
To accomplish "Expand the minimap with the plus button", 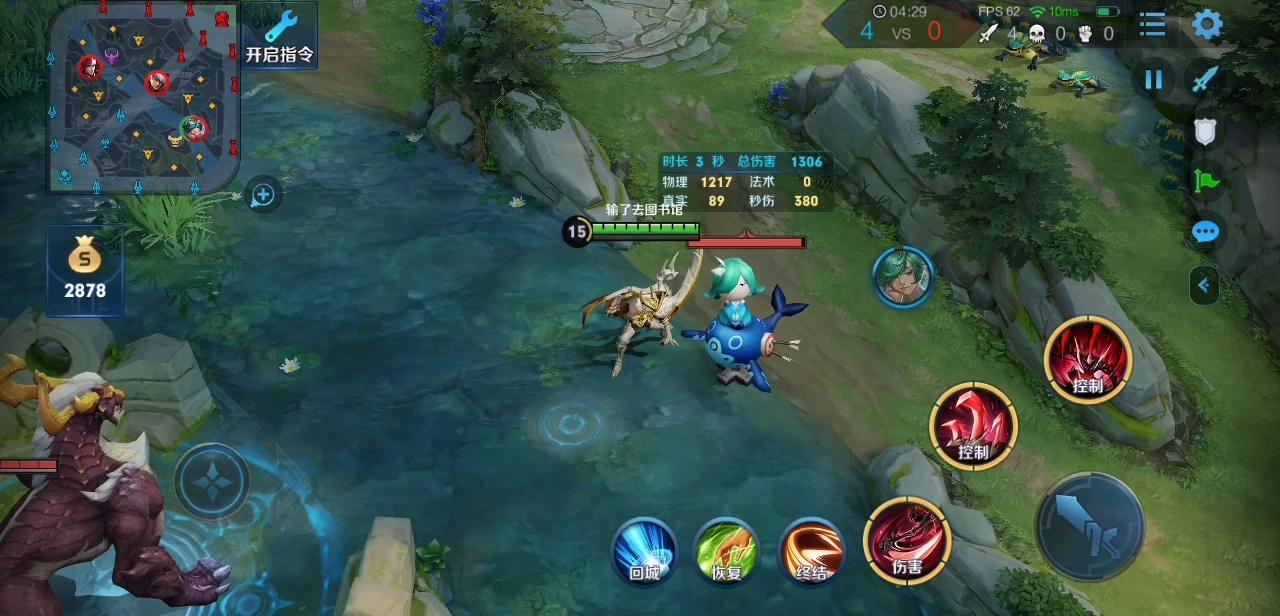I will click(x=263, y=194).
